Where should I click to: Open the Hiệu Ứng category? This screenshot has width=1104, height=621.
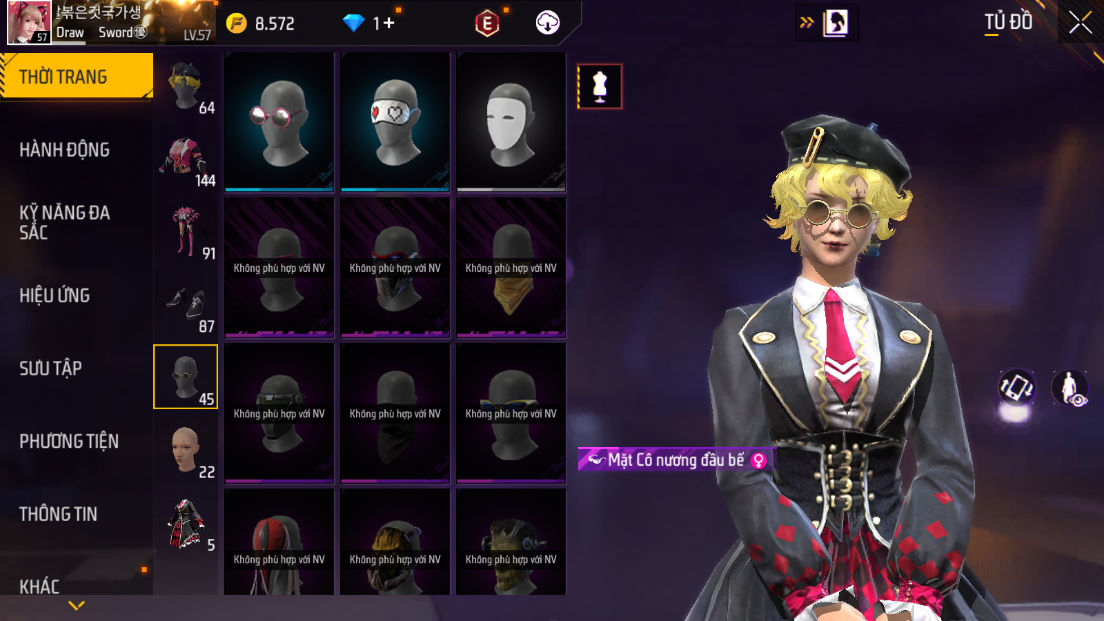(x=55, y=295)
